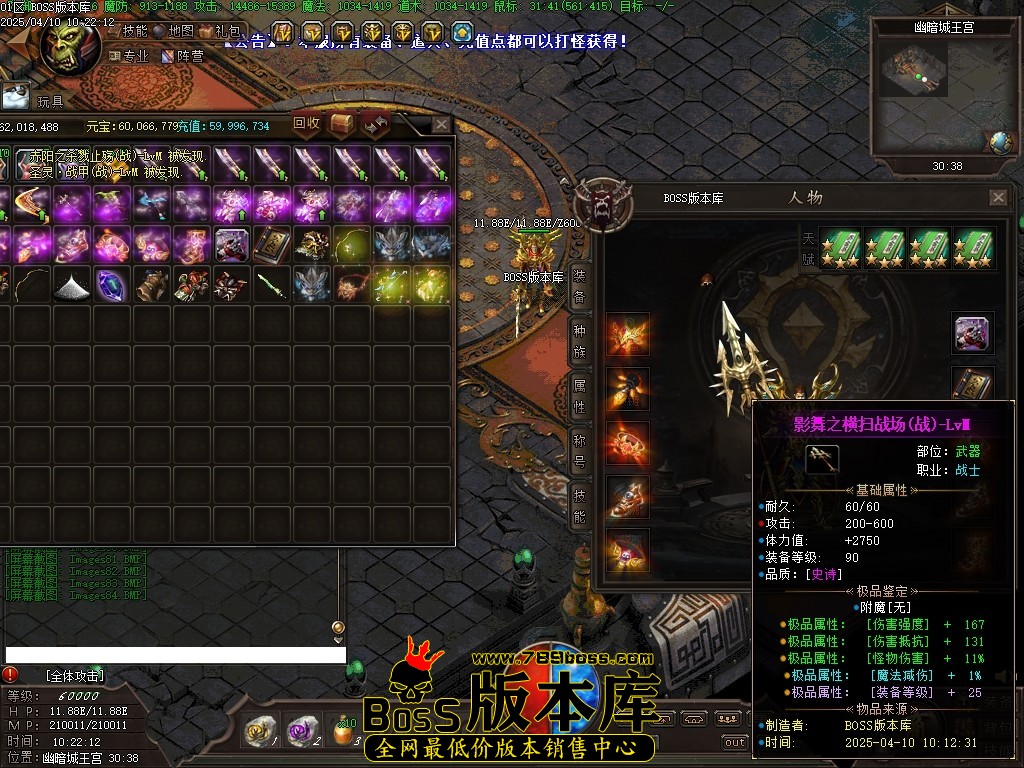Switch to the 属性 attributes tab
This screenshot has width=1024, height=768.
coord(580,395)
